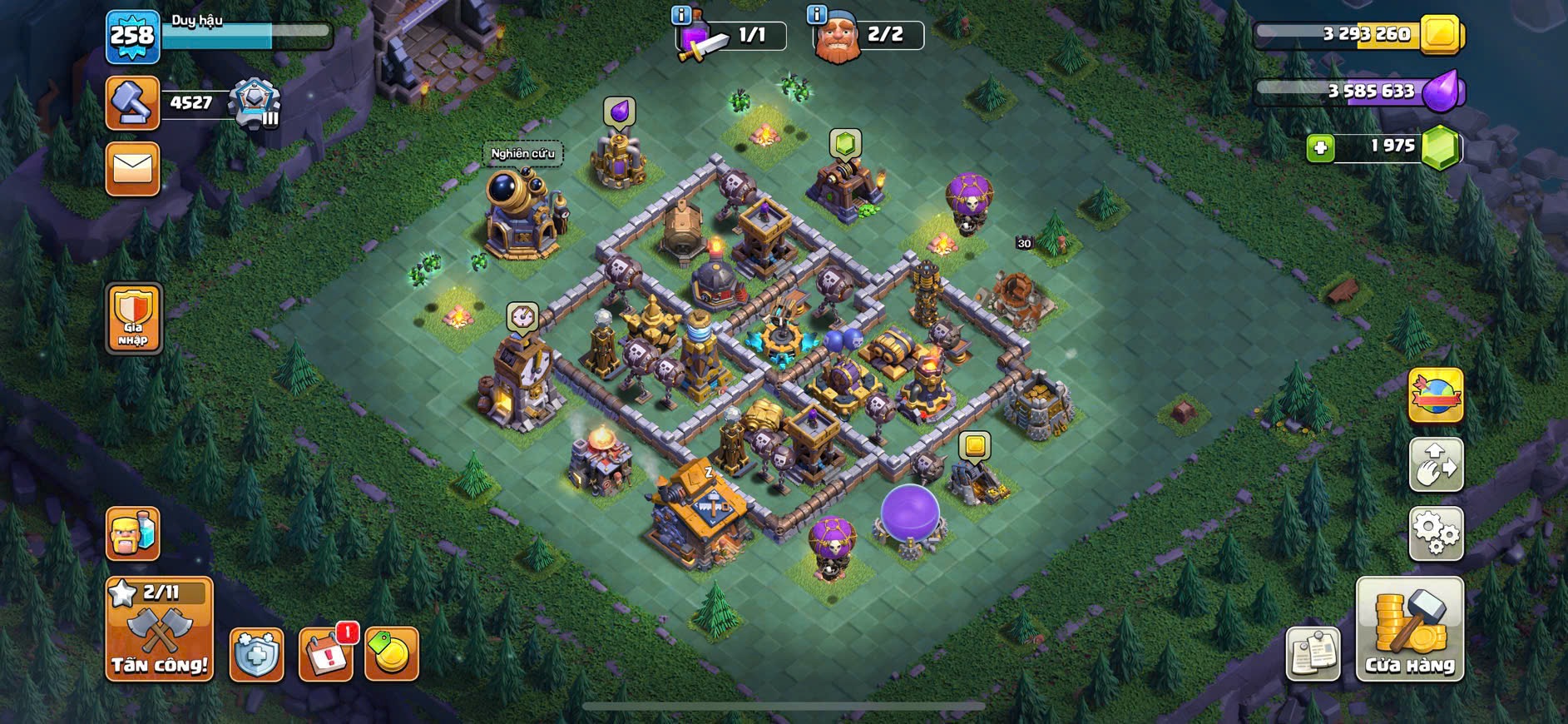
Task: Show builder info next to 2/2
Action: coord(817,15)
